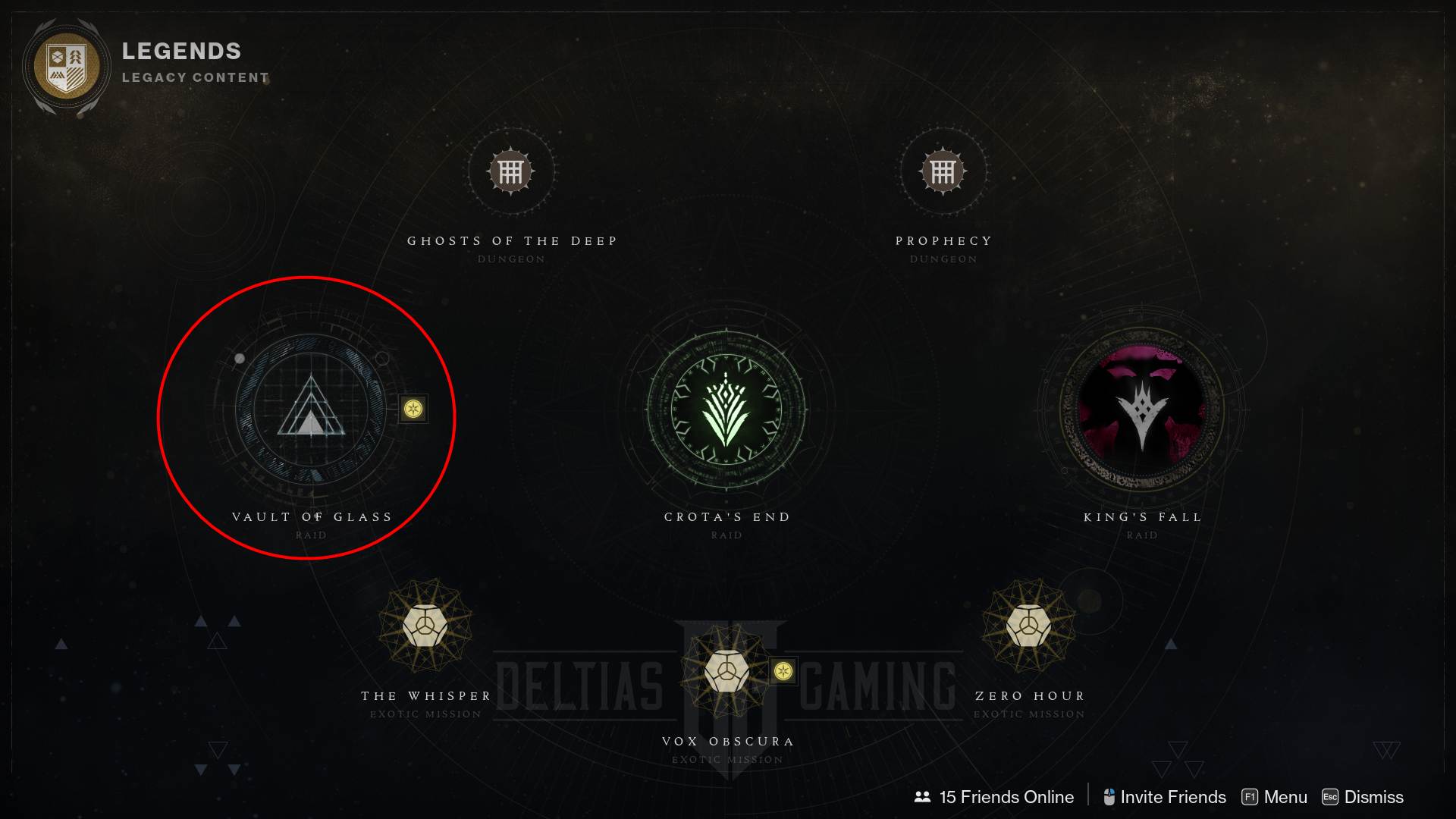Click the Friends Online icon in bottom bar
The height and width of the screenshot is (819, 1456).
pyautogui.click(x=921, y=797)
